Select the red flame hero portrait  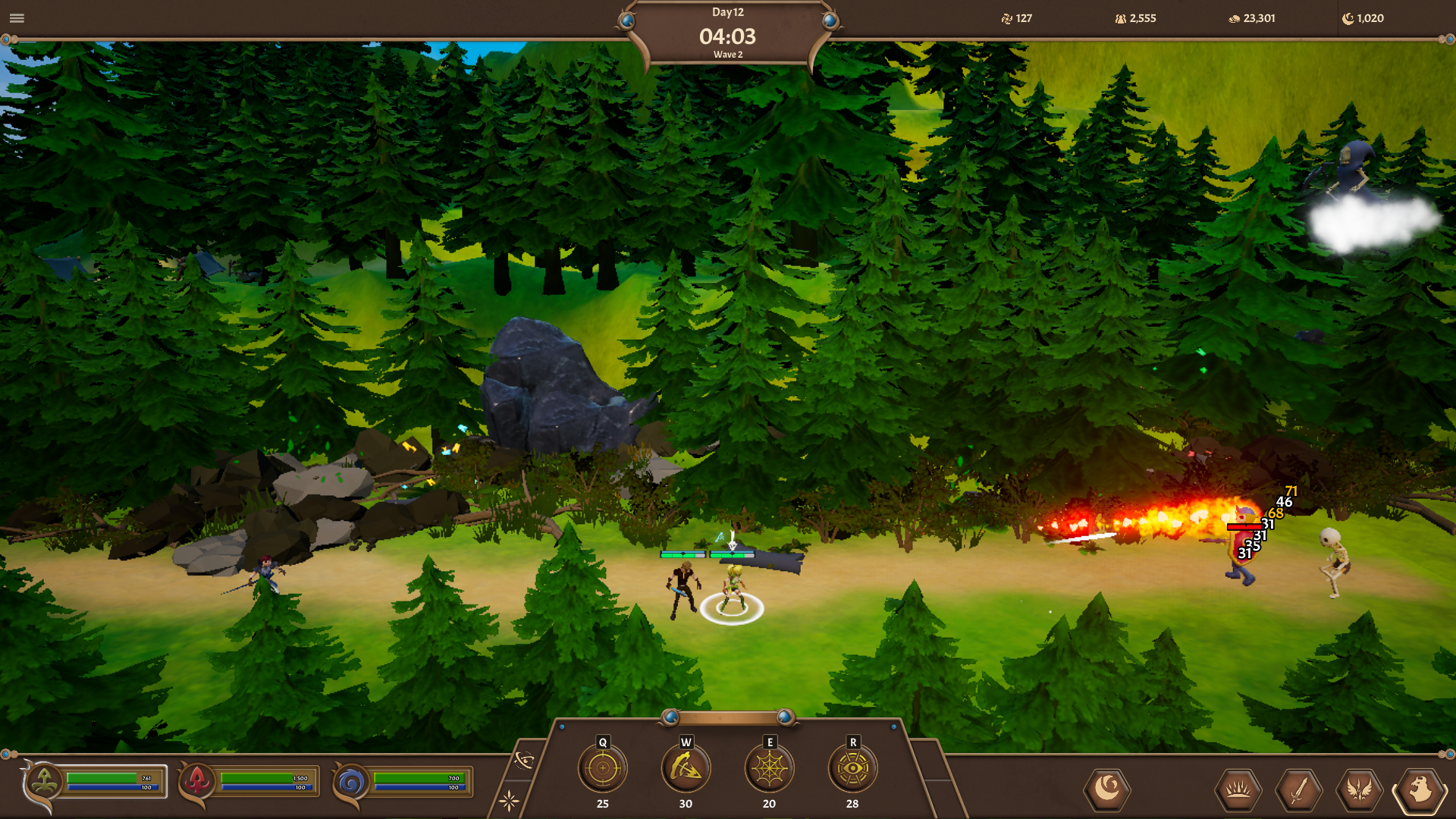point(197,781)
